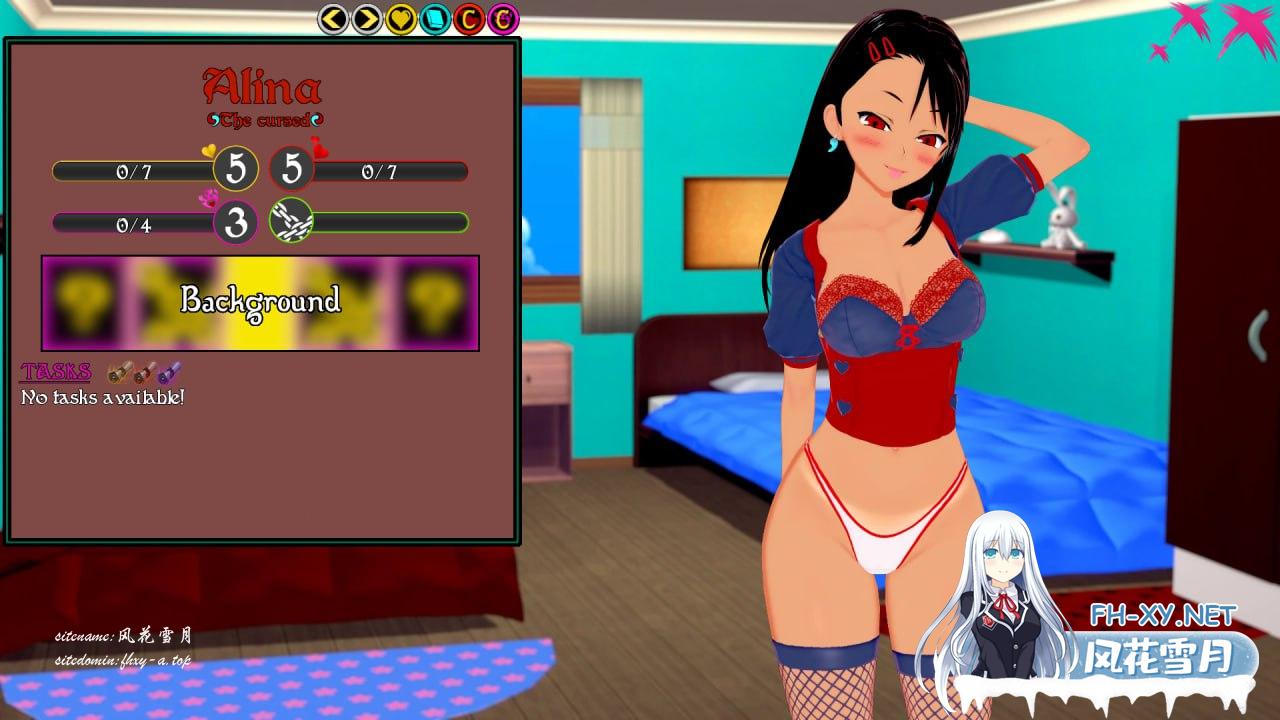Viewport: 1280px width, 720px height.
Task: Click the magenta C icon
Action: click(503, 18)
